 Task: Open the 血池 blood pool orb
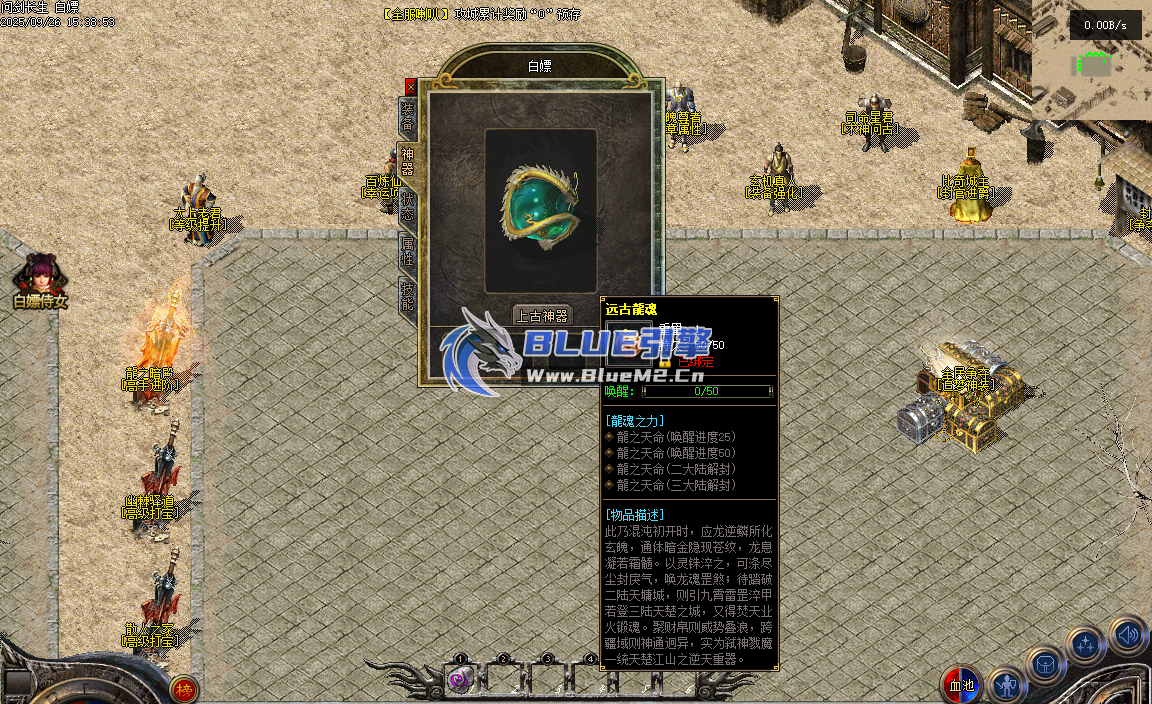(960, 685)
